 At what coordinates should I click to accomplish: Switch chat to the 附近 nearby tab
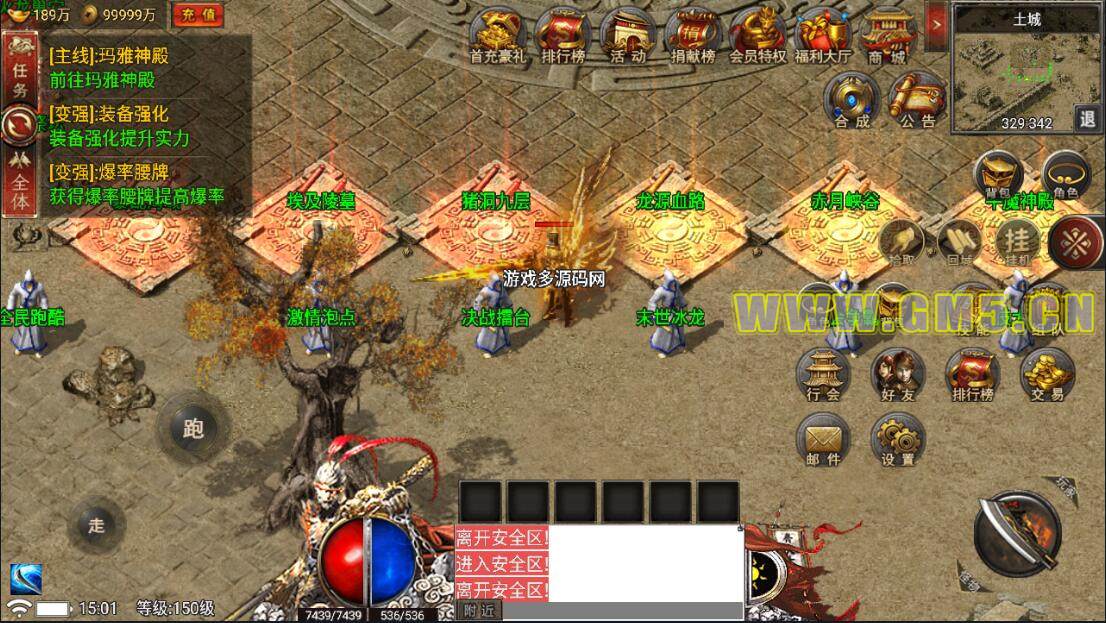(x=480, y=611)
